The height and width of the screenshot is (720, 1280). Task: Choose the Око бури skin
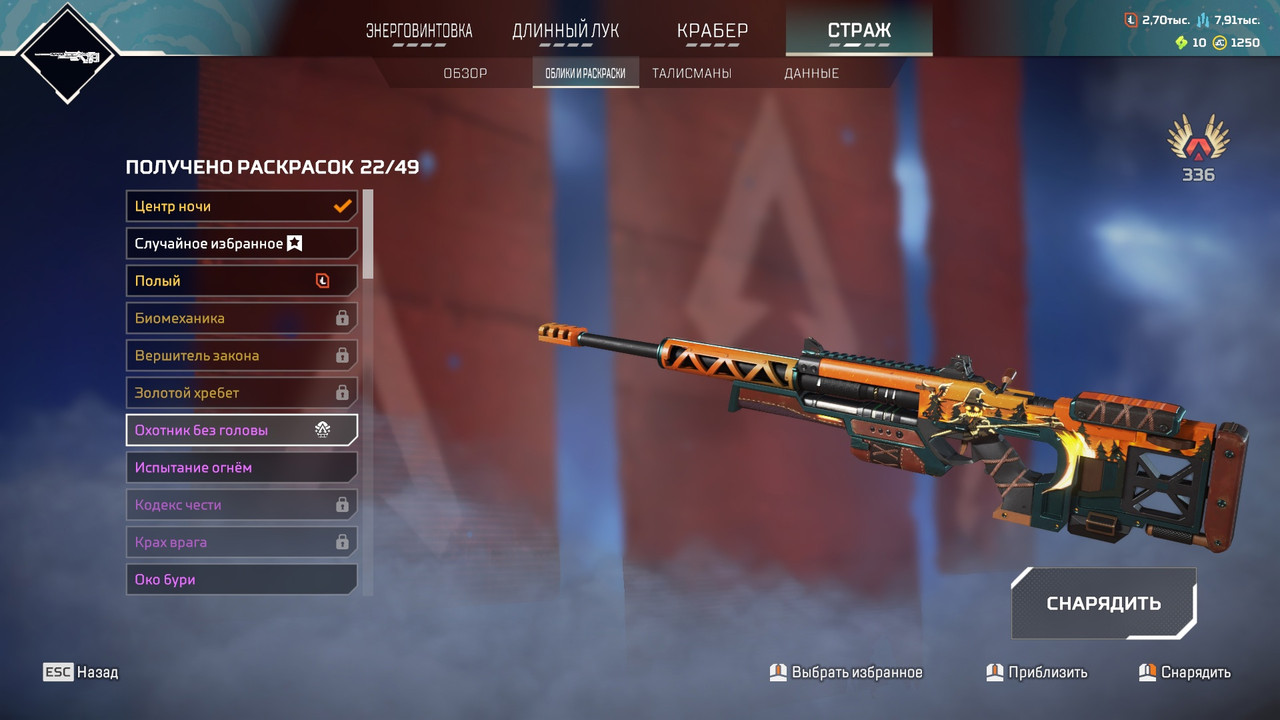click(241, 579)
